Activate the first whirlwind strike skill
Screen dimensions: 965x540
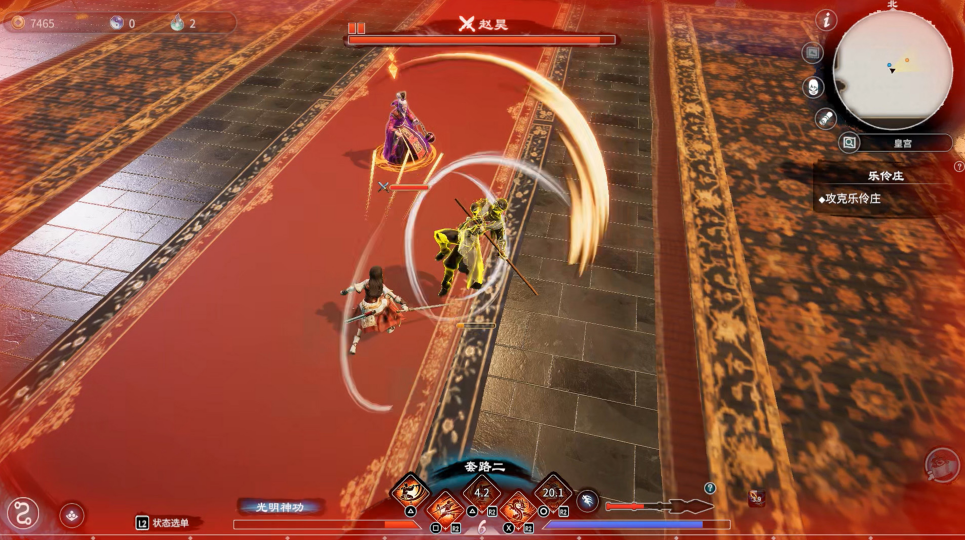click(410, 491)
